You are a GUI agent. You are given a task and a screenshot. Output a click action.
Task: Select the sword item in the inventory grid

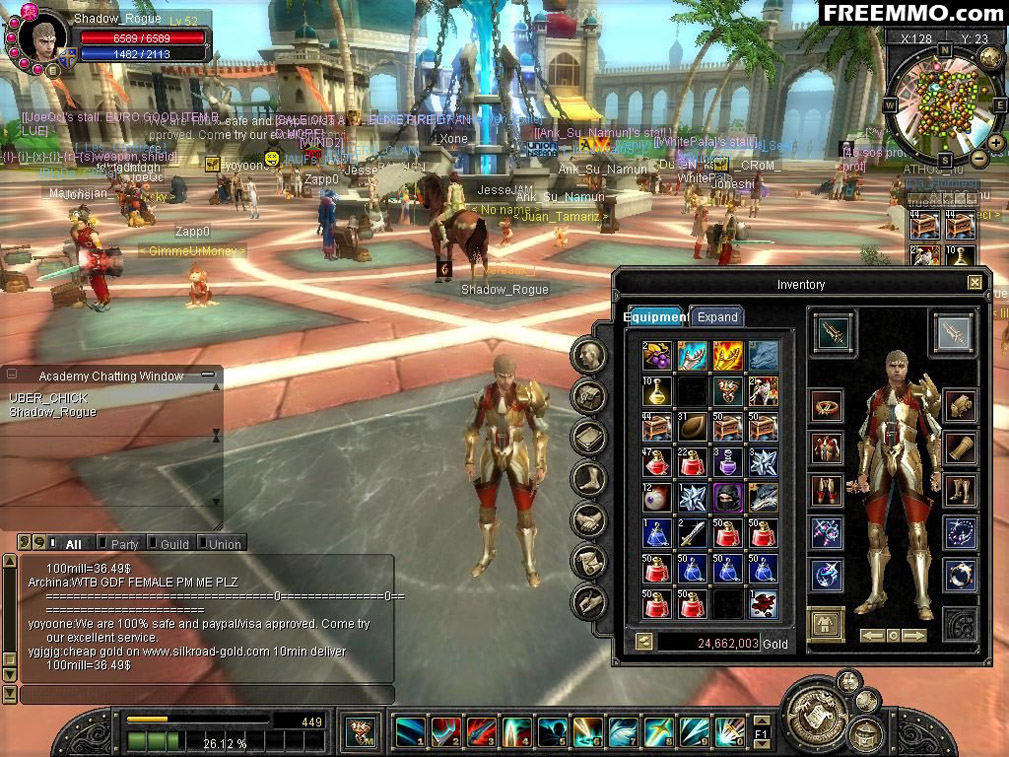click(692, 533)
